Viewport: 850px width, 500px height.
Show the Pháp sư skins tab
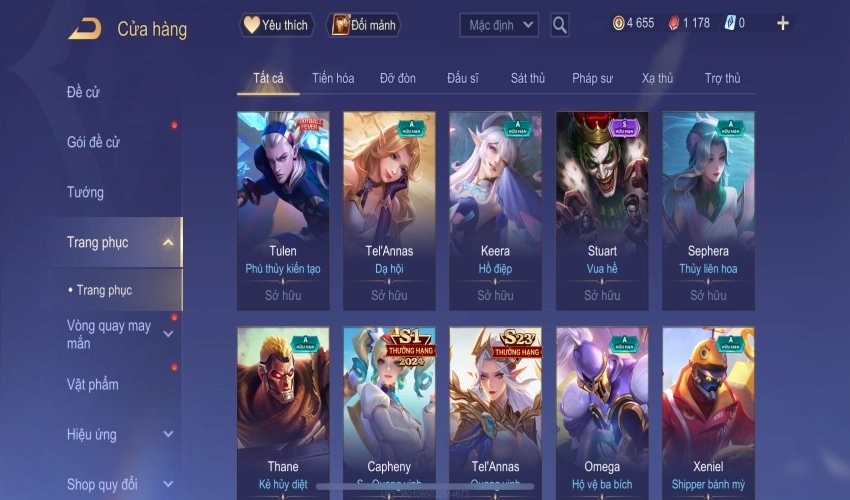tap(592, 78)
